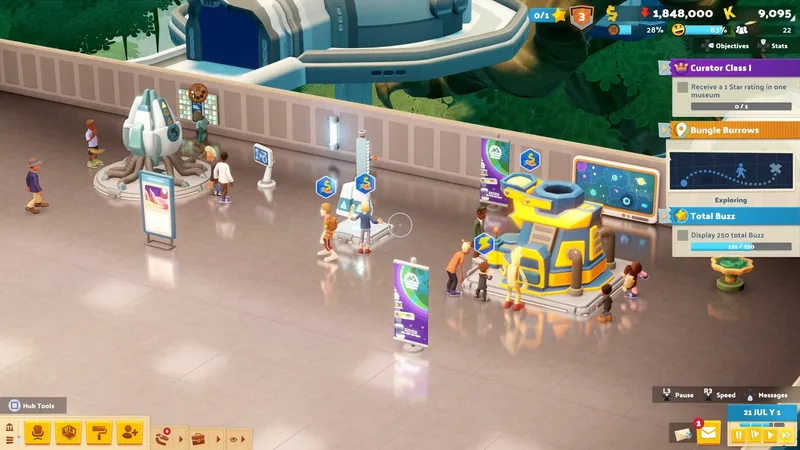Open the hire staff tool

130,433
